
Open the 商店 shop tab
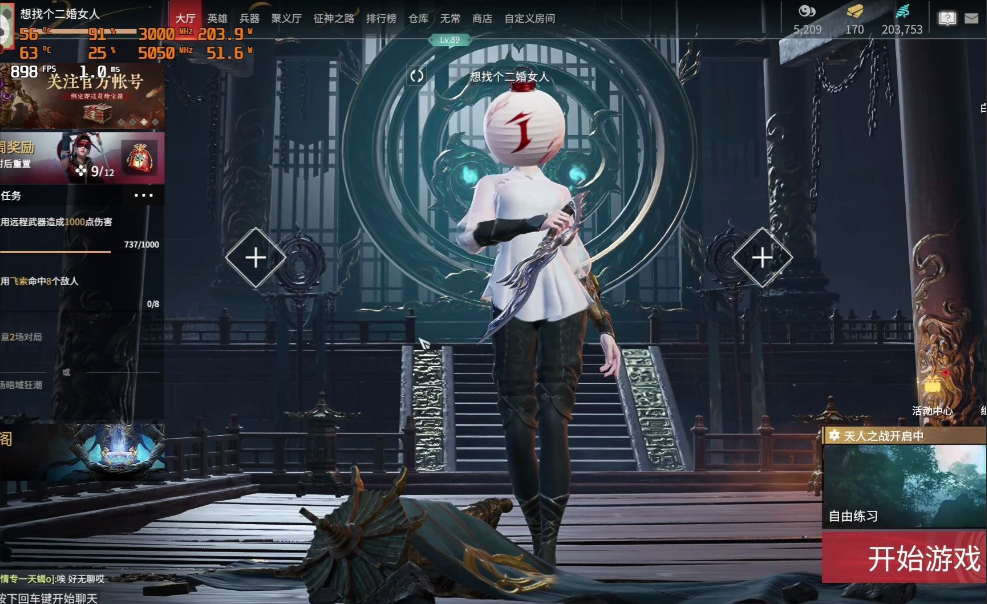click(482, 18)
